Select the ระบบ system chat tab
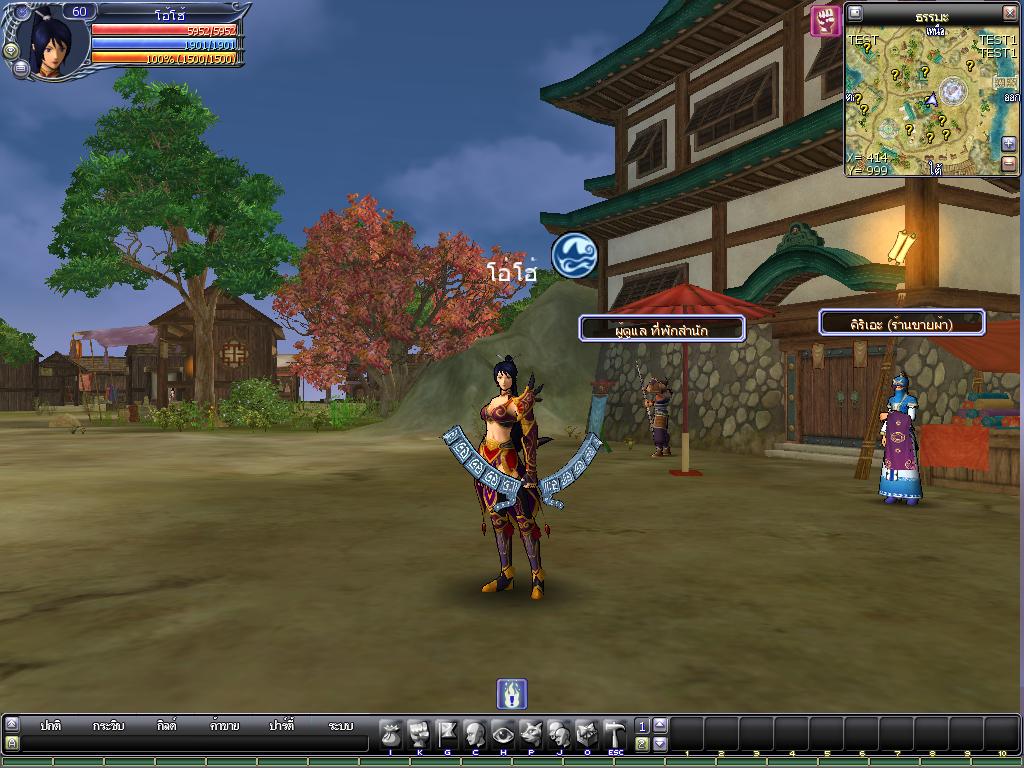The image size is (1024, 768). coord(340,726)
